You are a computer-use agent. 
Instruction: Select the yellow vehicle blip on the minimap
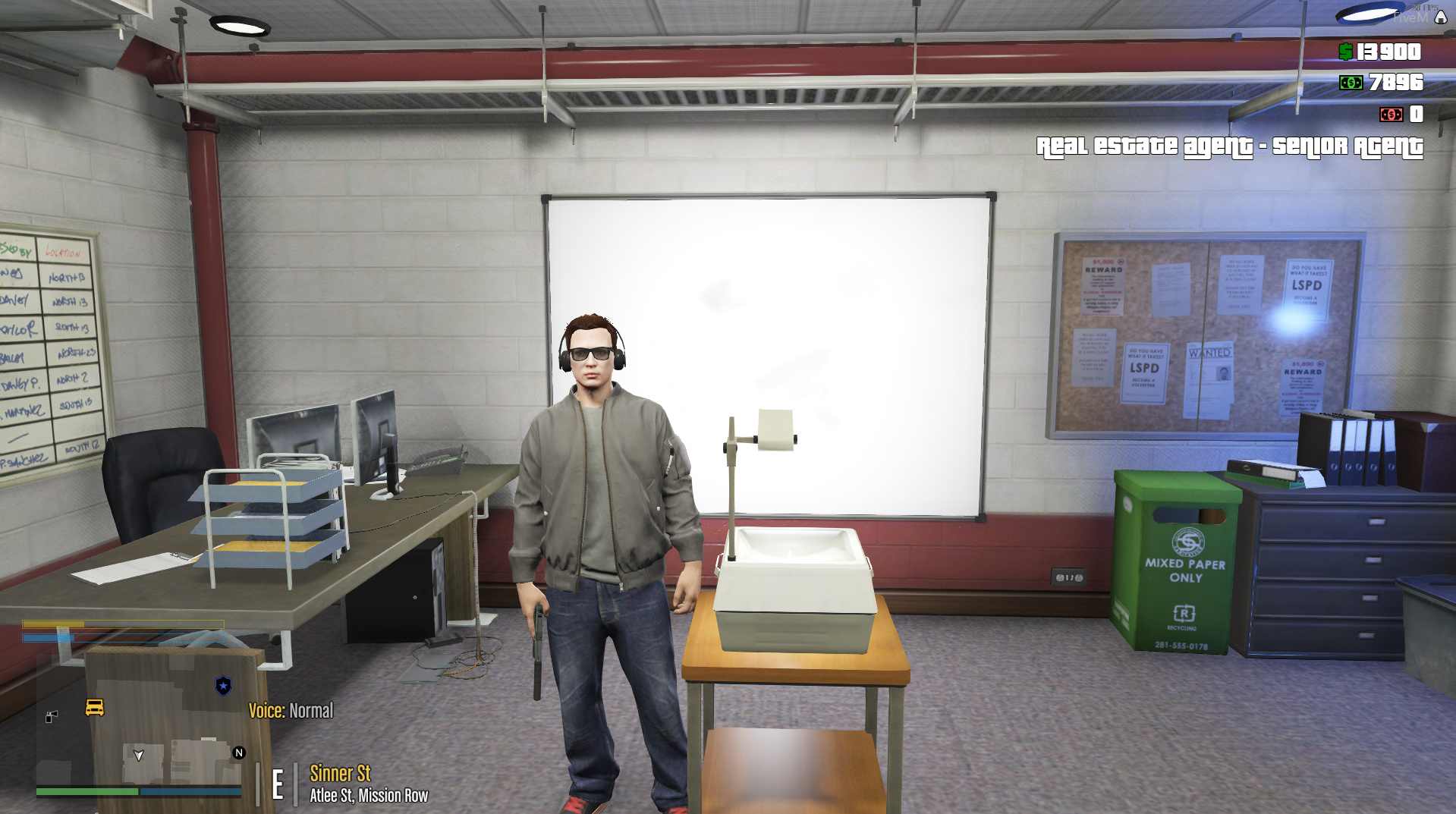pyautogui.click(x=94, y=708)
